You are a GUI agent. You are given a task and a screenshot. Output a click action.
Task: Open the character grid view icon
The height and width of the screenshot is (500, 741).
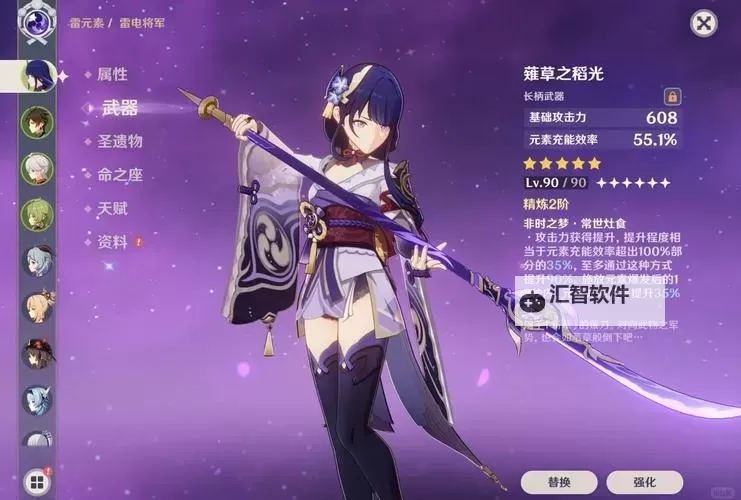click(x=37, y=482)
